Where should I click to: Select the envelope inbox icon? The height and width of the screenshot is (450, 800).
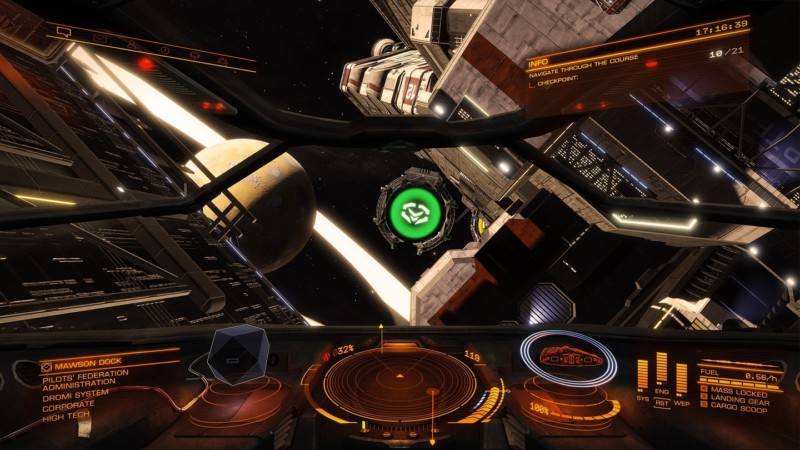pos(100,38)
